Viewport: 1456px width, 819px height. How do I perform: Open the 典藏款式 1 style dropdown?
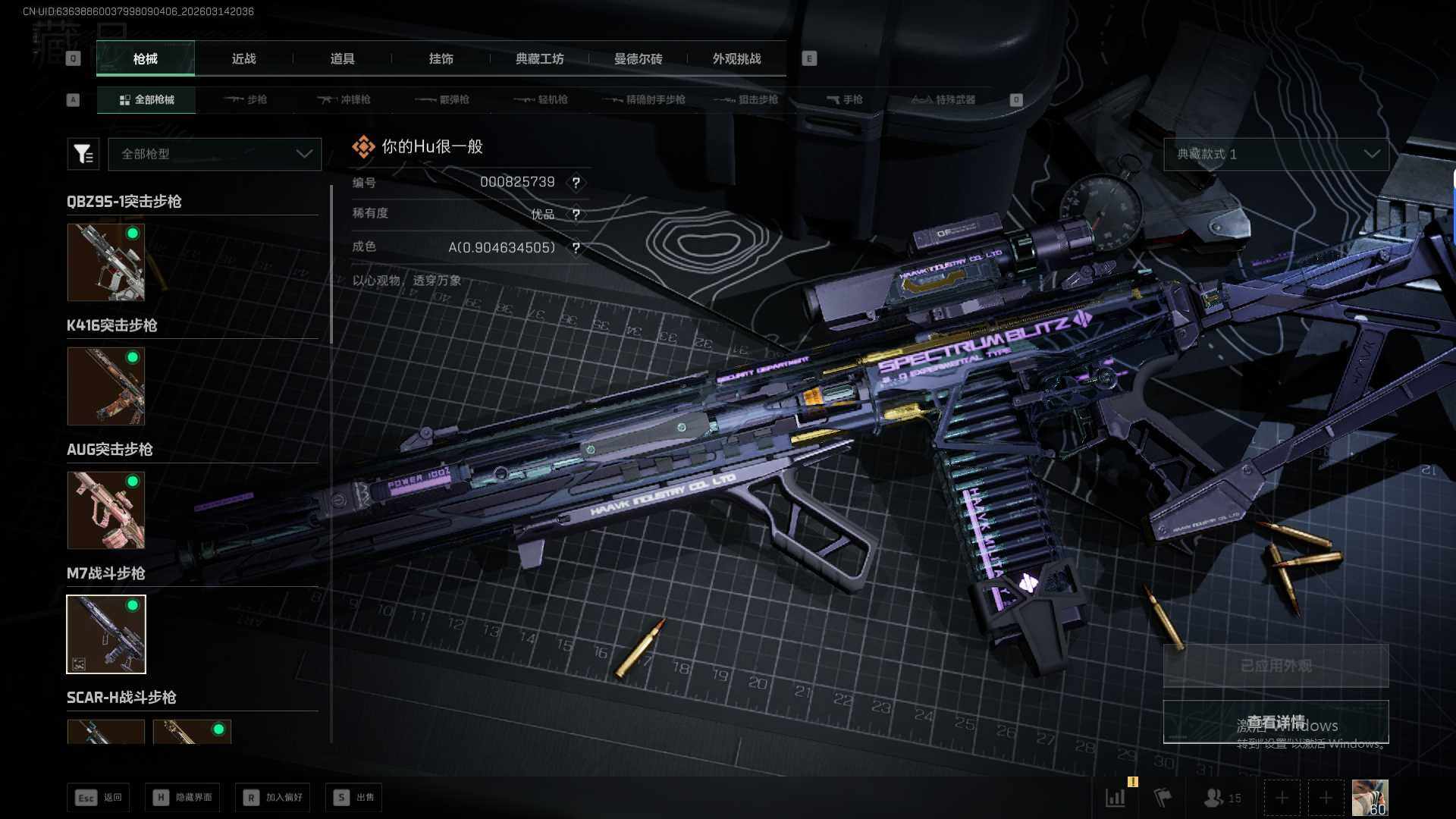tap(1276, 154)
